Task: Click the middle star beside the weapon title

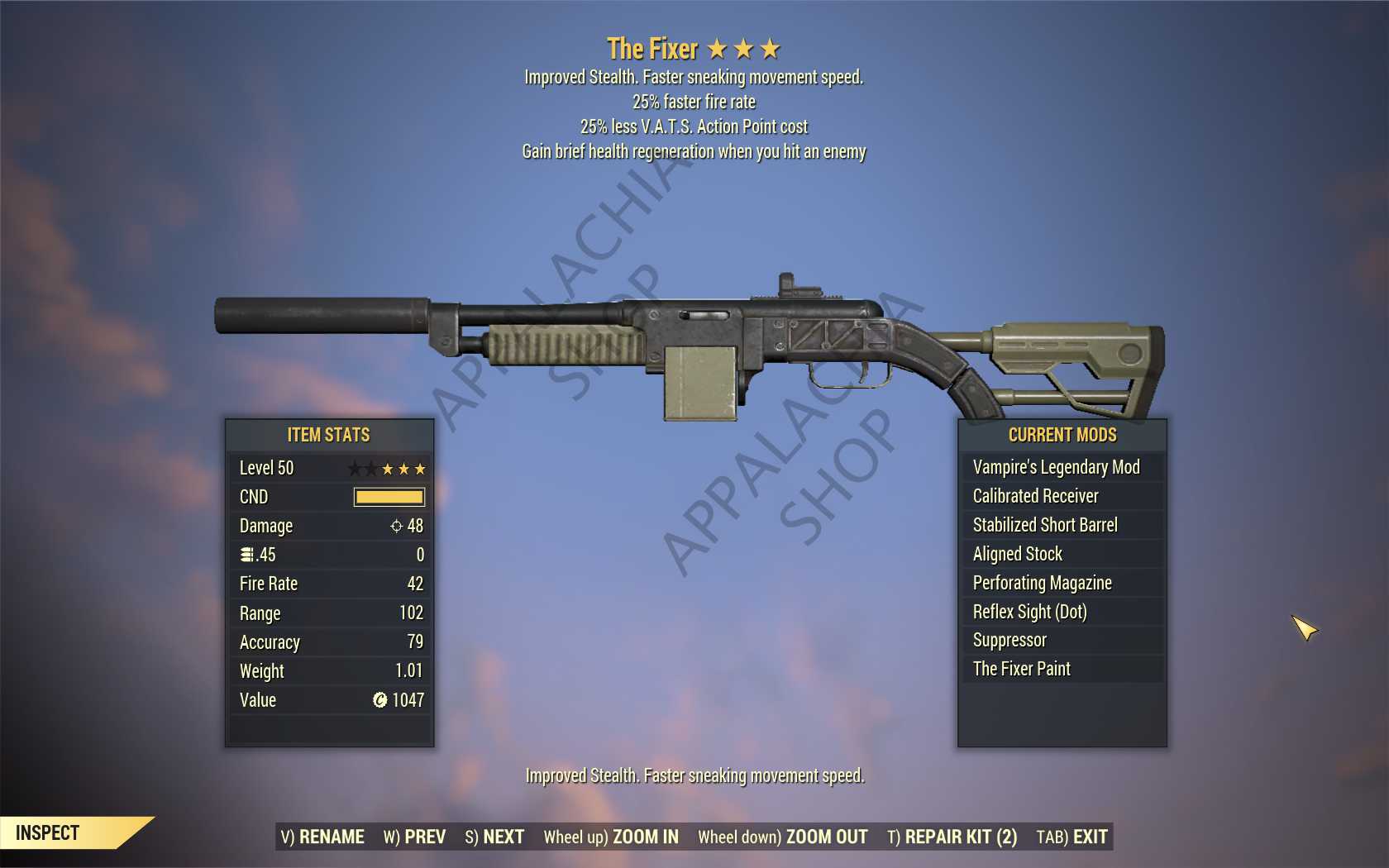Action: 744,49
